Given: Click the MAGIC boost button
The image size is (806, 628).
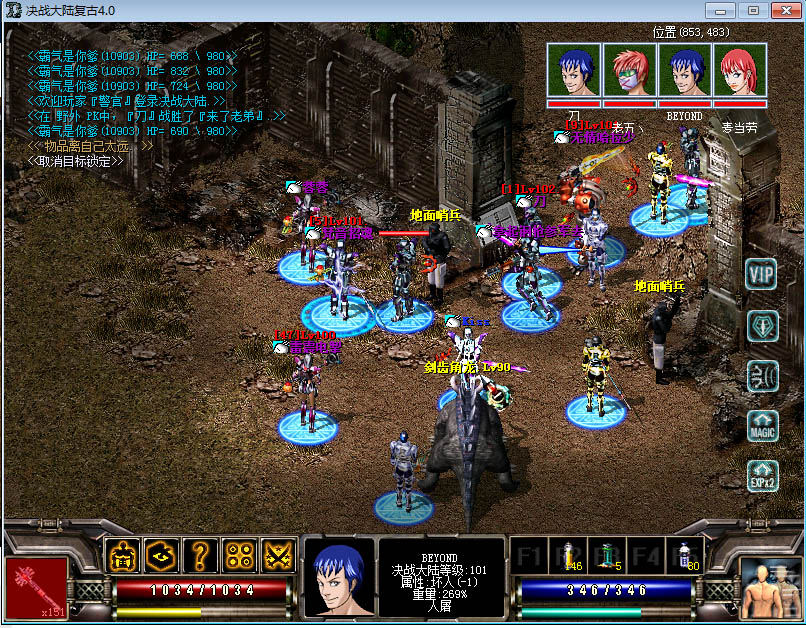Looking at the screenshot, I should (x=762, y=427).
